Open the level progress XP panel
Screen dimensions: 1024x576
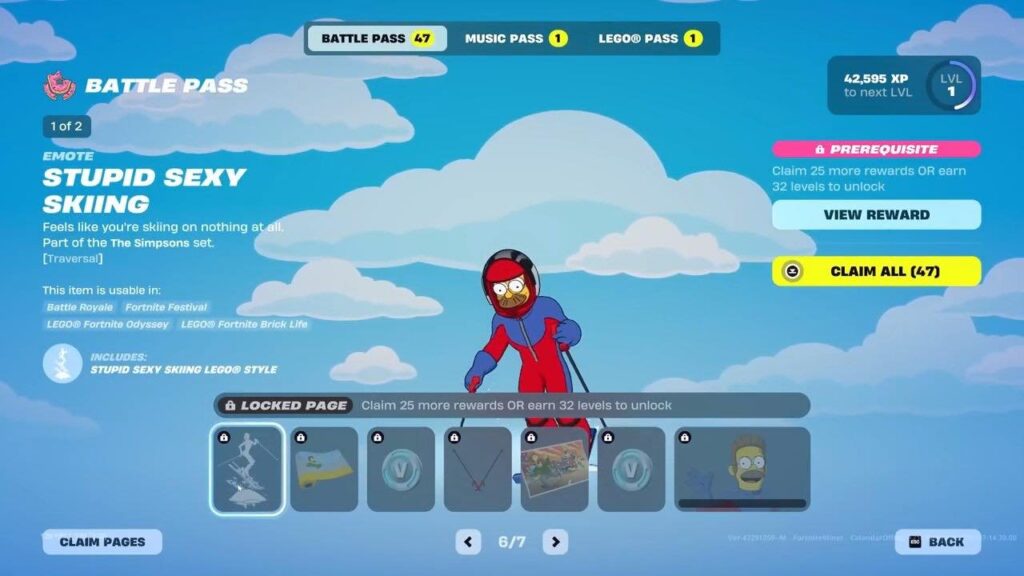(904, 85)
